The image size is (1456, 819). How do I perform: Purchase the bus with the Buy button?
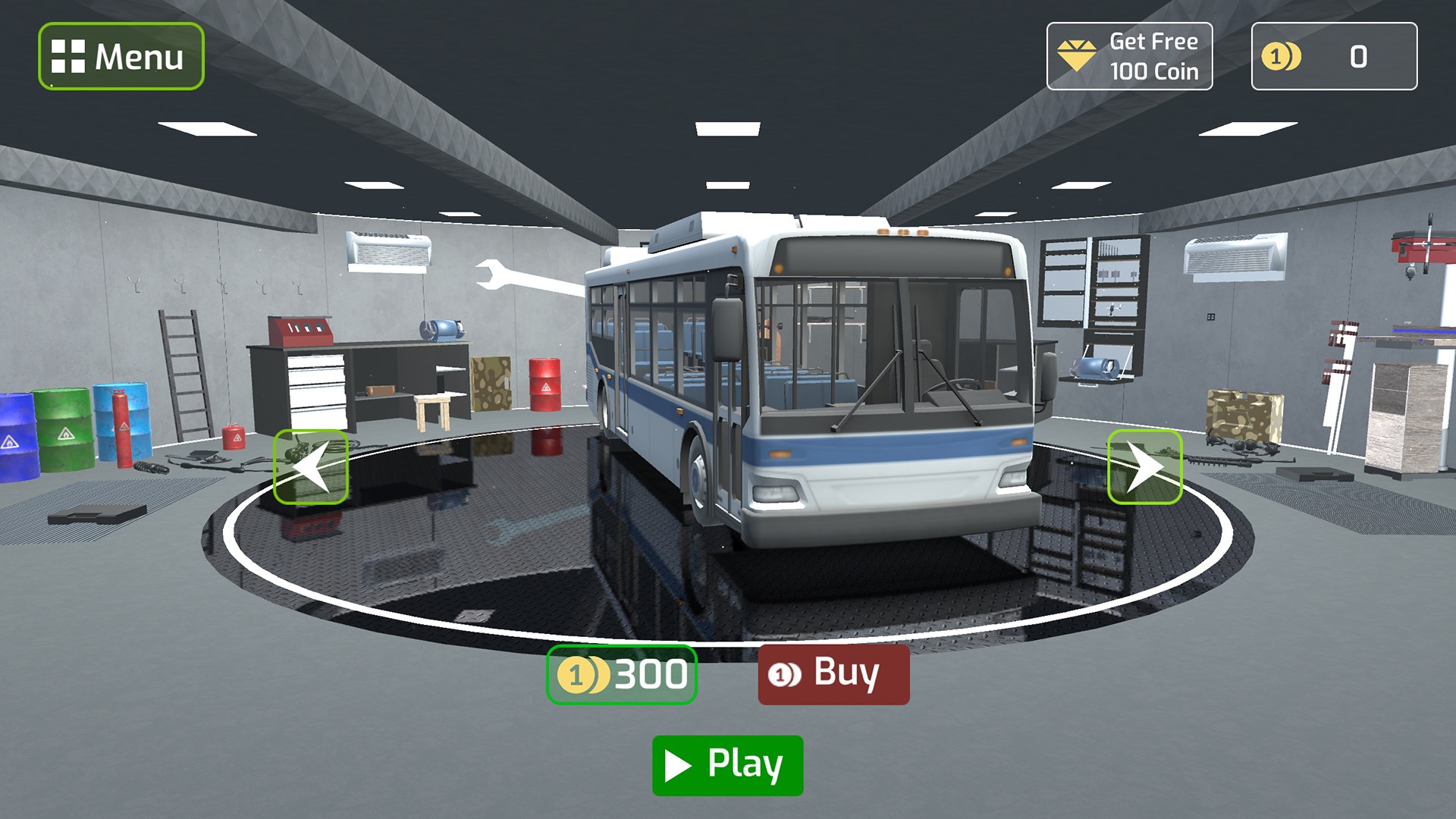[x=833, y=673]
